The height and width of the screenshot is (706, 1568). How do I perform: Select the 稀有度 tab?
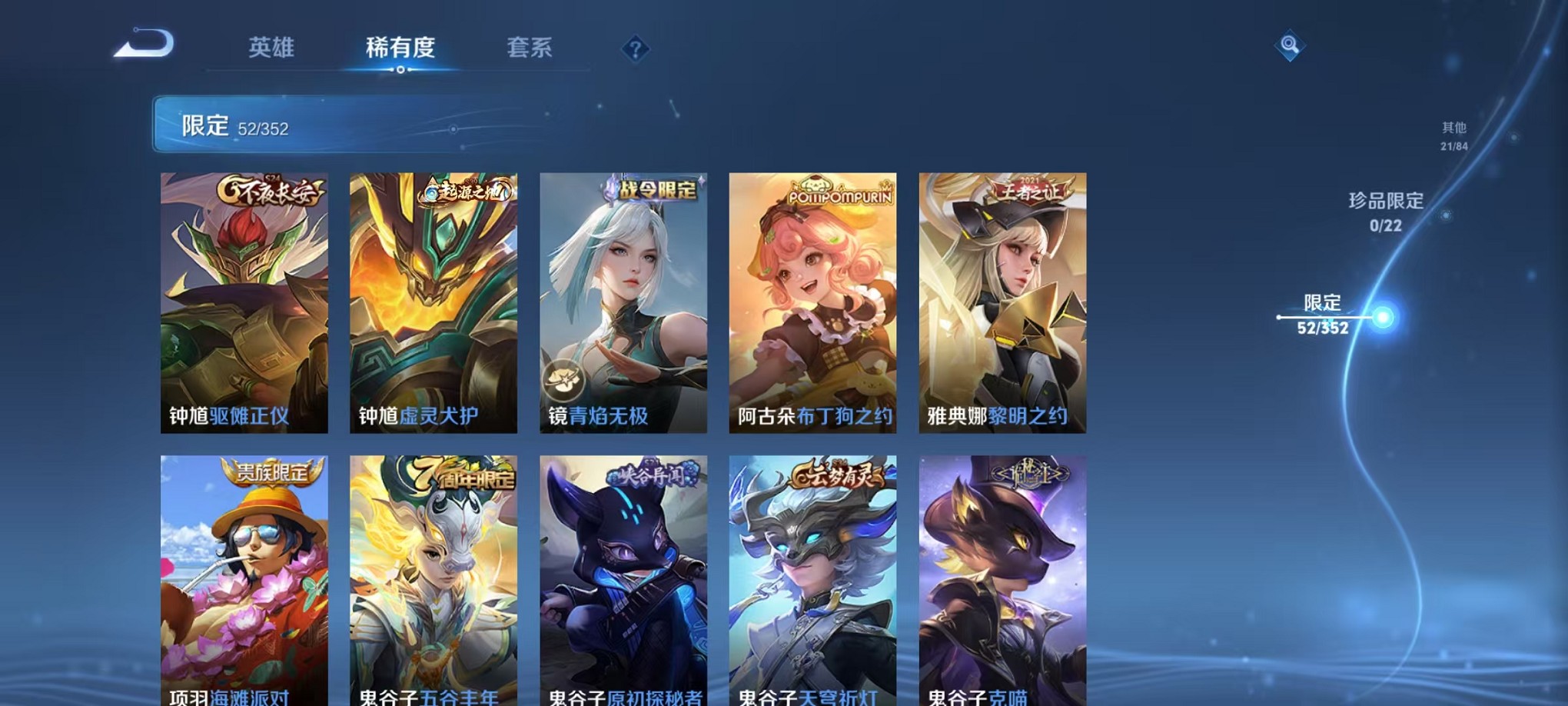(399, 48)
